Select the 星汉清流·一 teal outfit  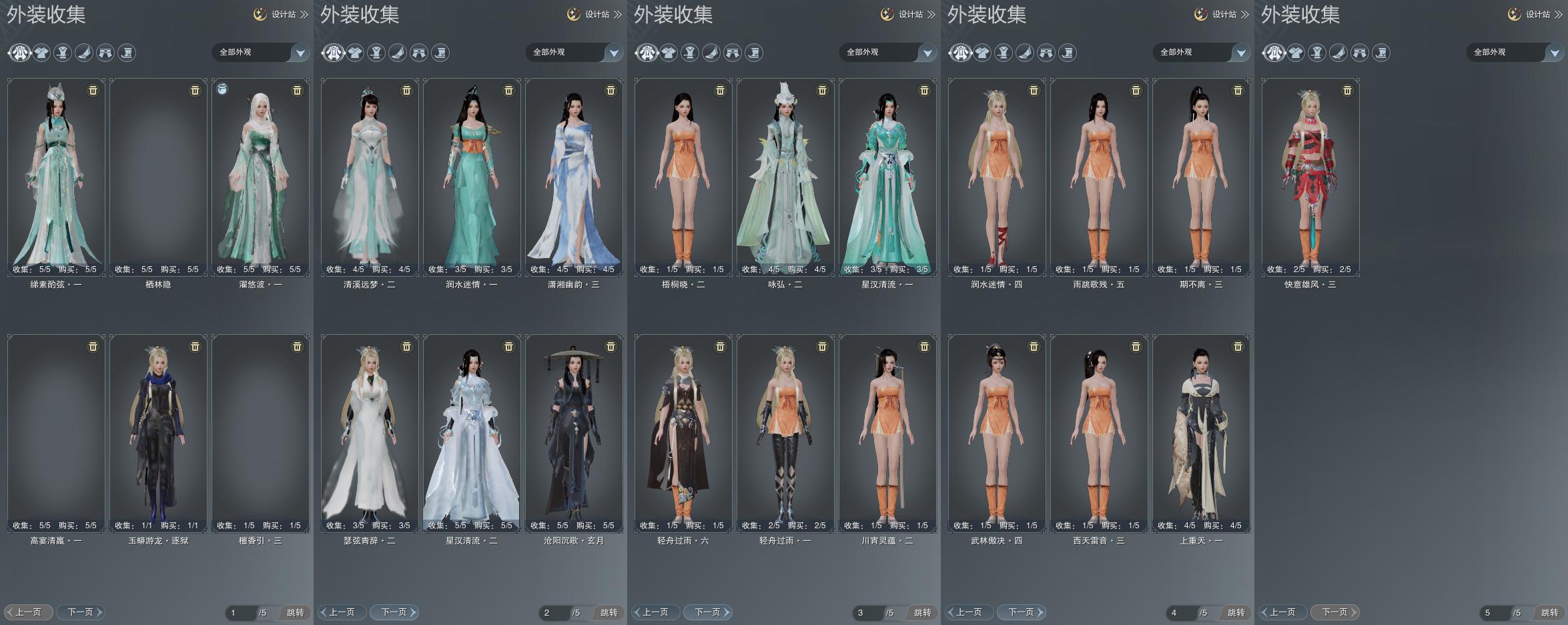pos(887,173)
